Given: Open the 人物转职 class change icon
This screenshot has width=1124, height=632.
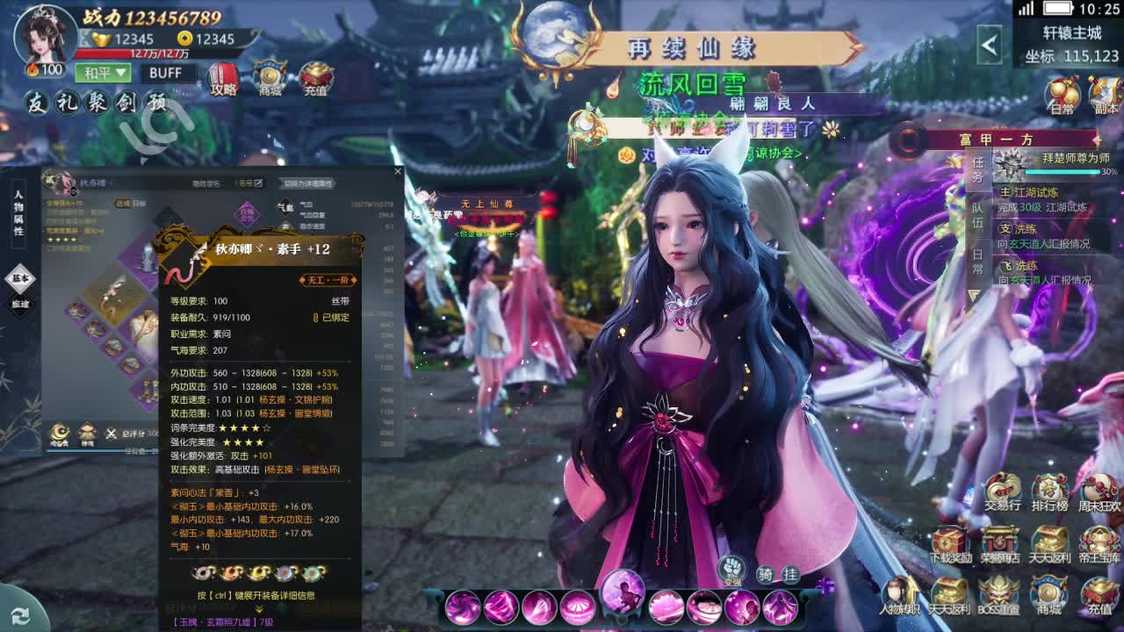Looking at the screenshot, I should click(899, 596).
